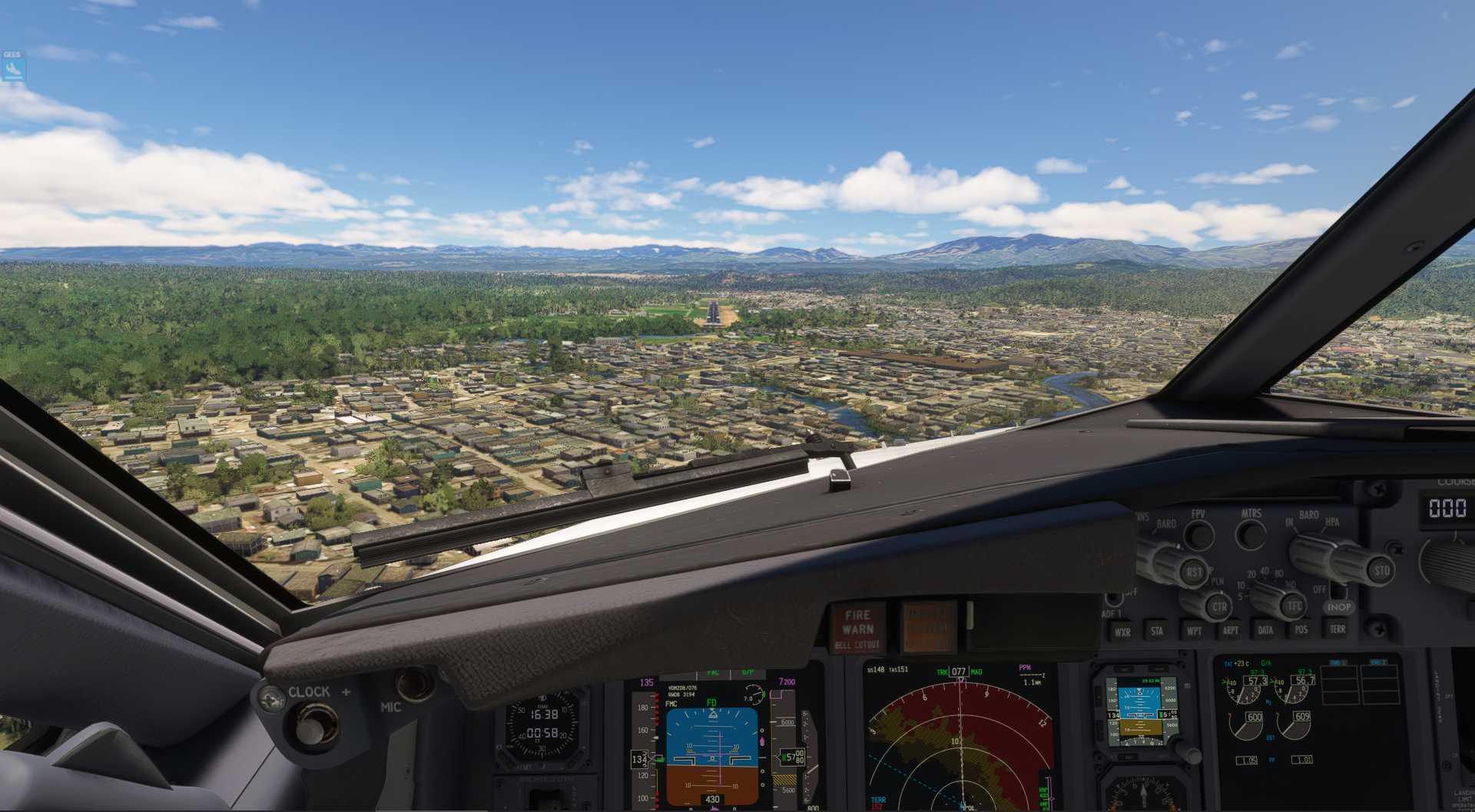Toggle the TFC traffic range knob

pos(1294,605)
